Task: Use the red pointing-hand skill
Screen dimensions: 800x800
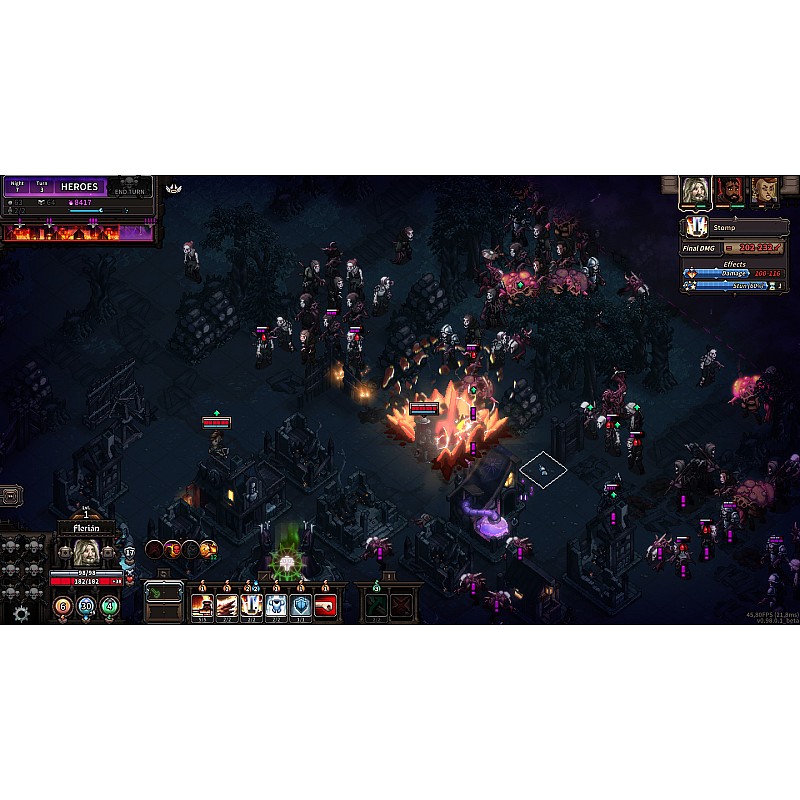Action: tap(324, 604)
